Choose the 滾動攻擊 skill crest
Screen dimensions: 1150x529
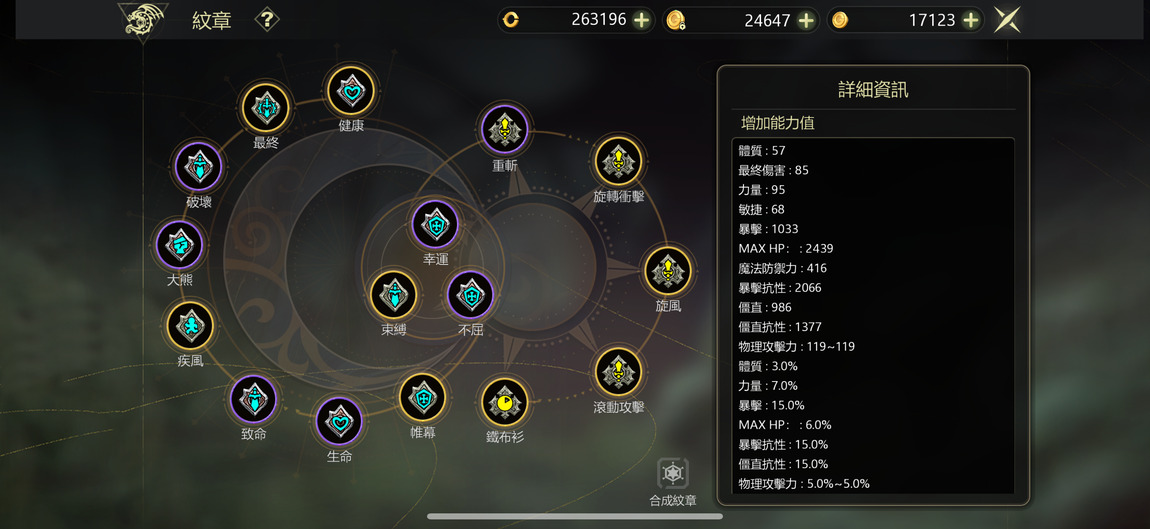tap(618, 372)
